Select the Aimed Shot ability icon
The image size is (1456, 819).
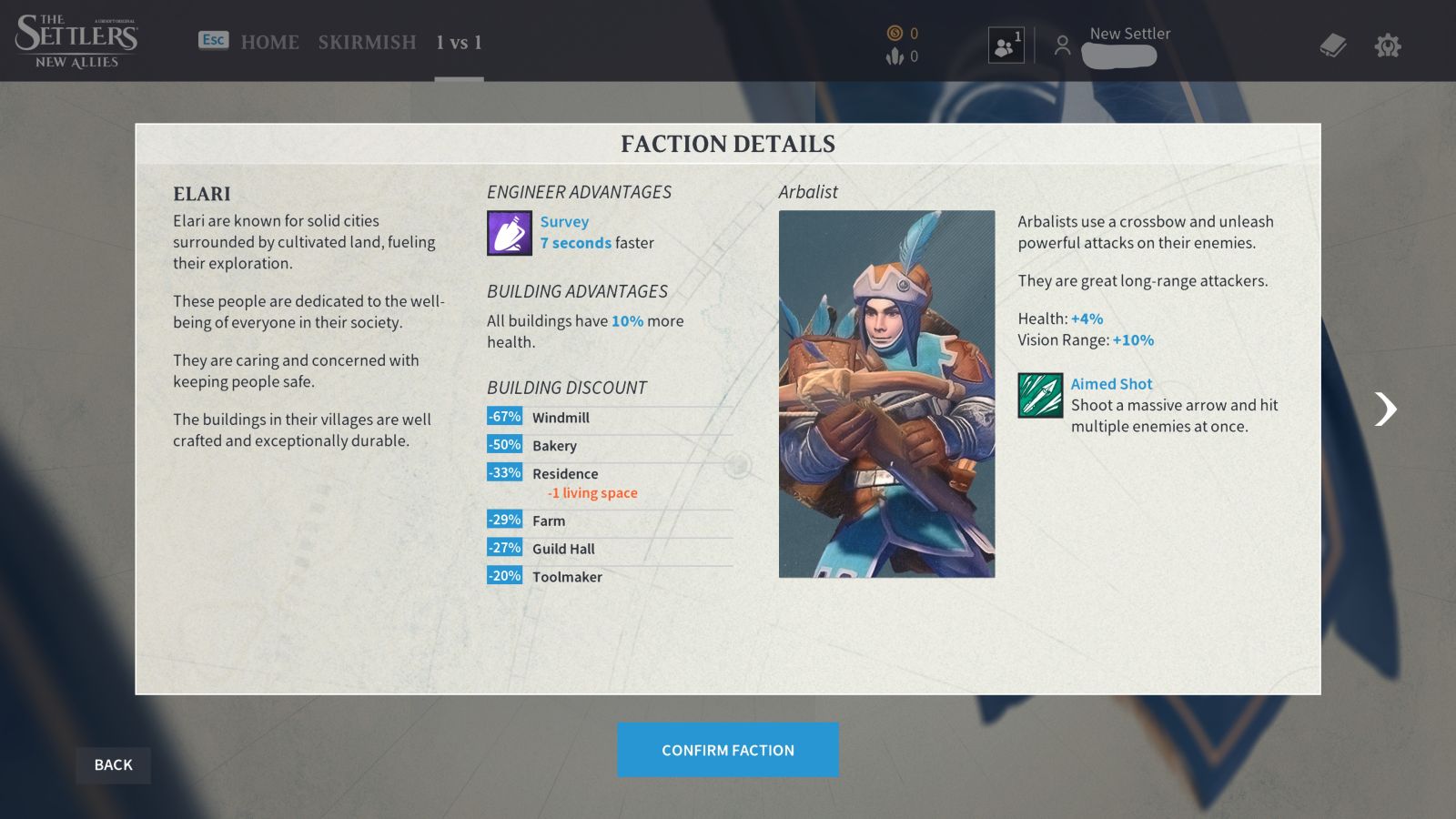1040,395
